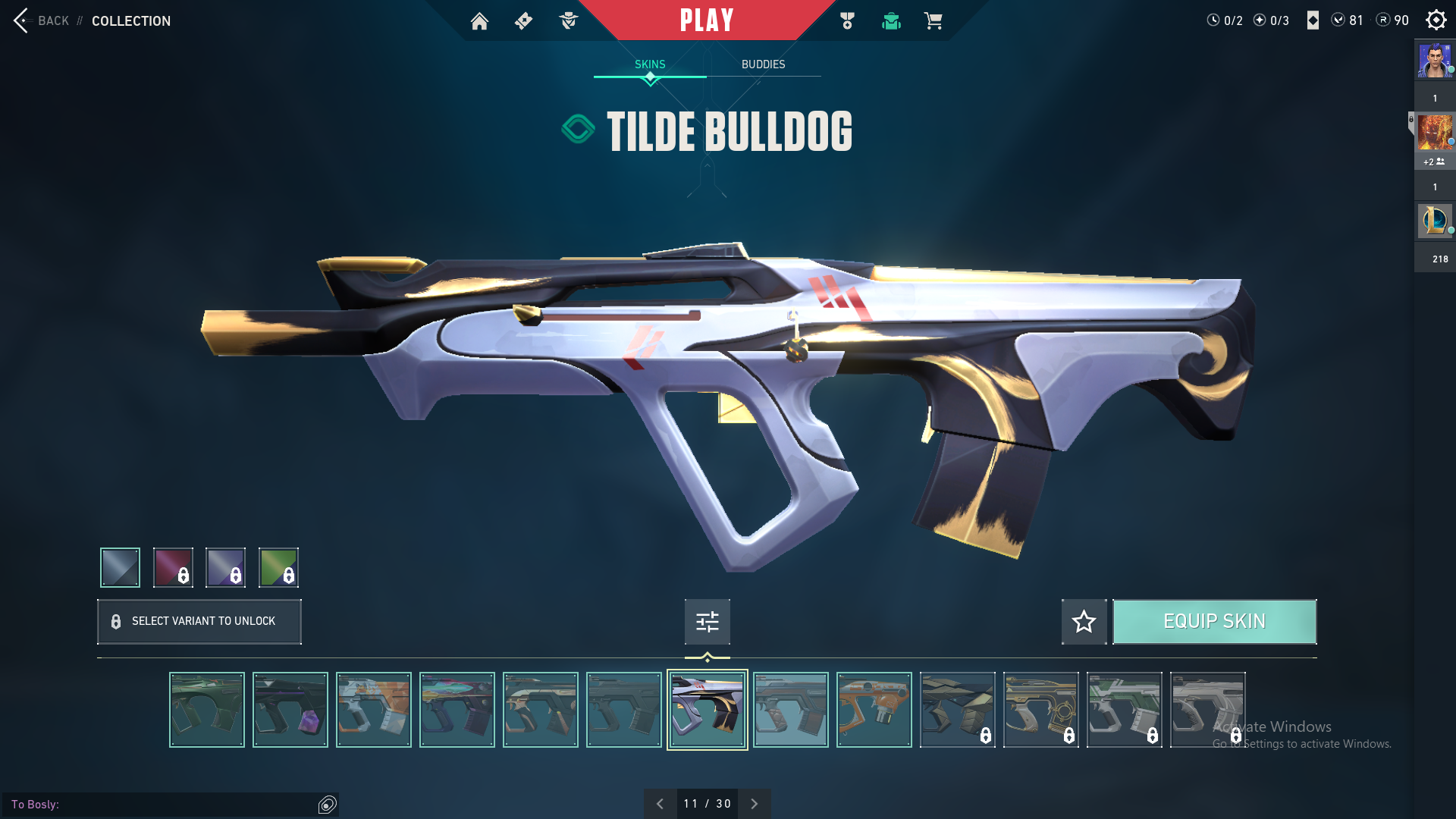This screenshot has width=1456, height=819.
Task: Select the Skins tab
Action: (x=650, y=64)
